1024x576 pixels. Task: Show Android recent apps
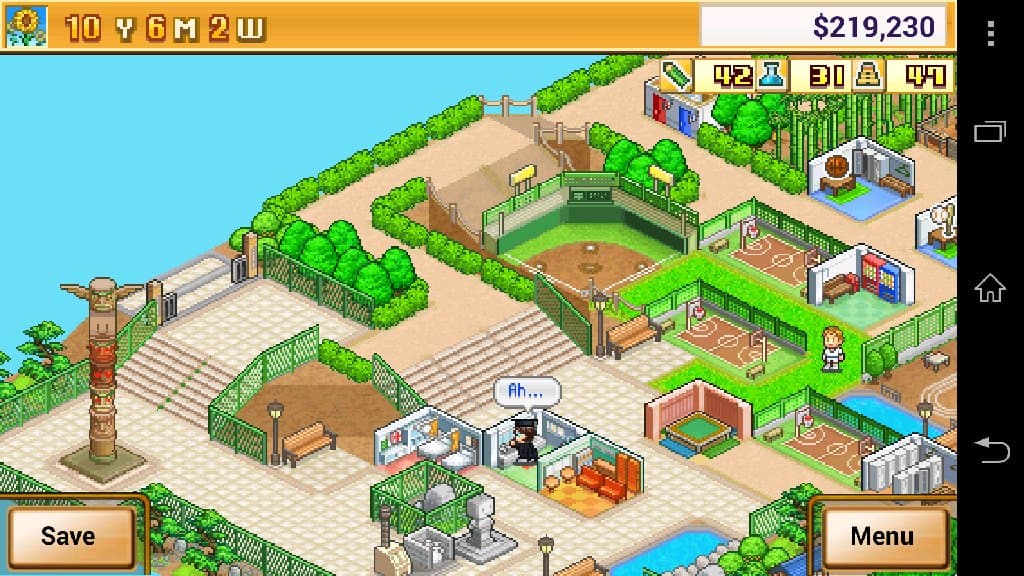990,131
